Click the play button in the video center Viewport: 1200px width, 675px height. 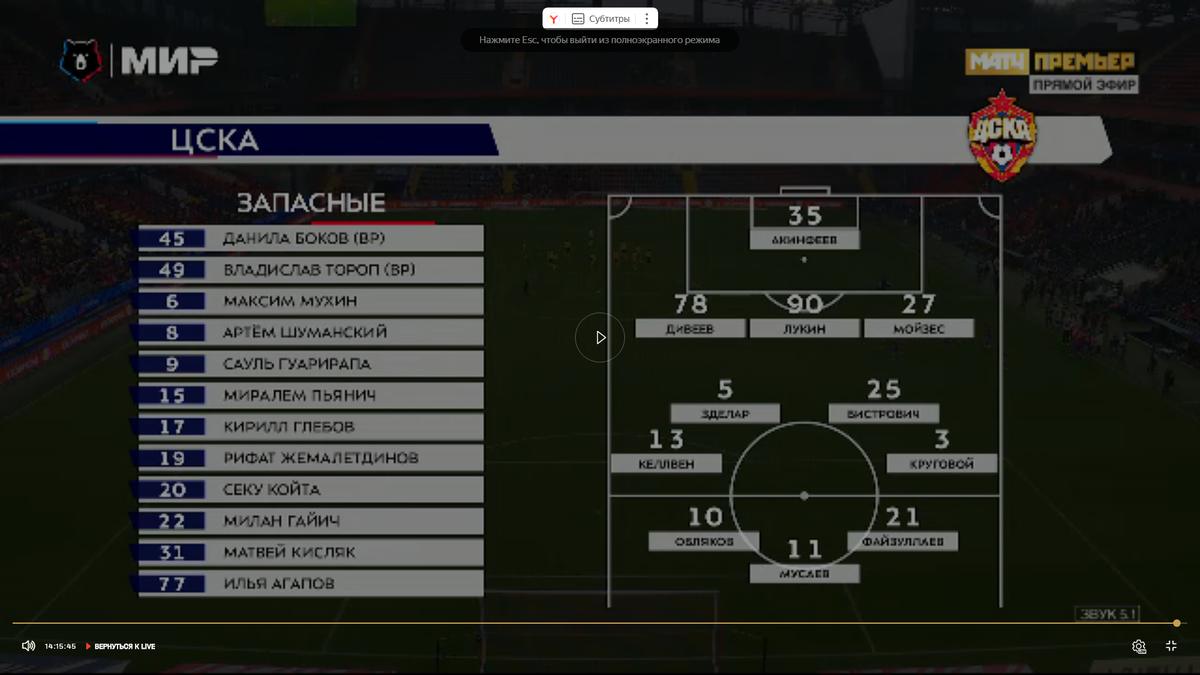(600, 338)
